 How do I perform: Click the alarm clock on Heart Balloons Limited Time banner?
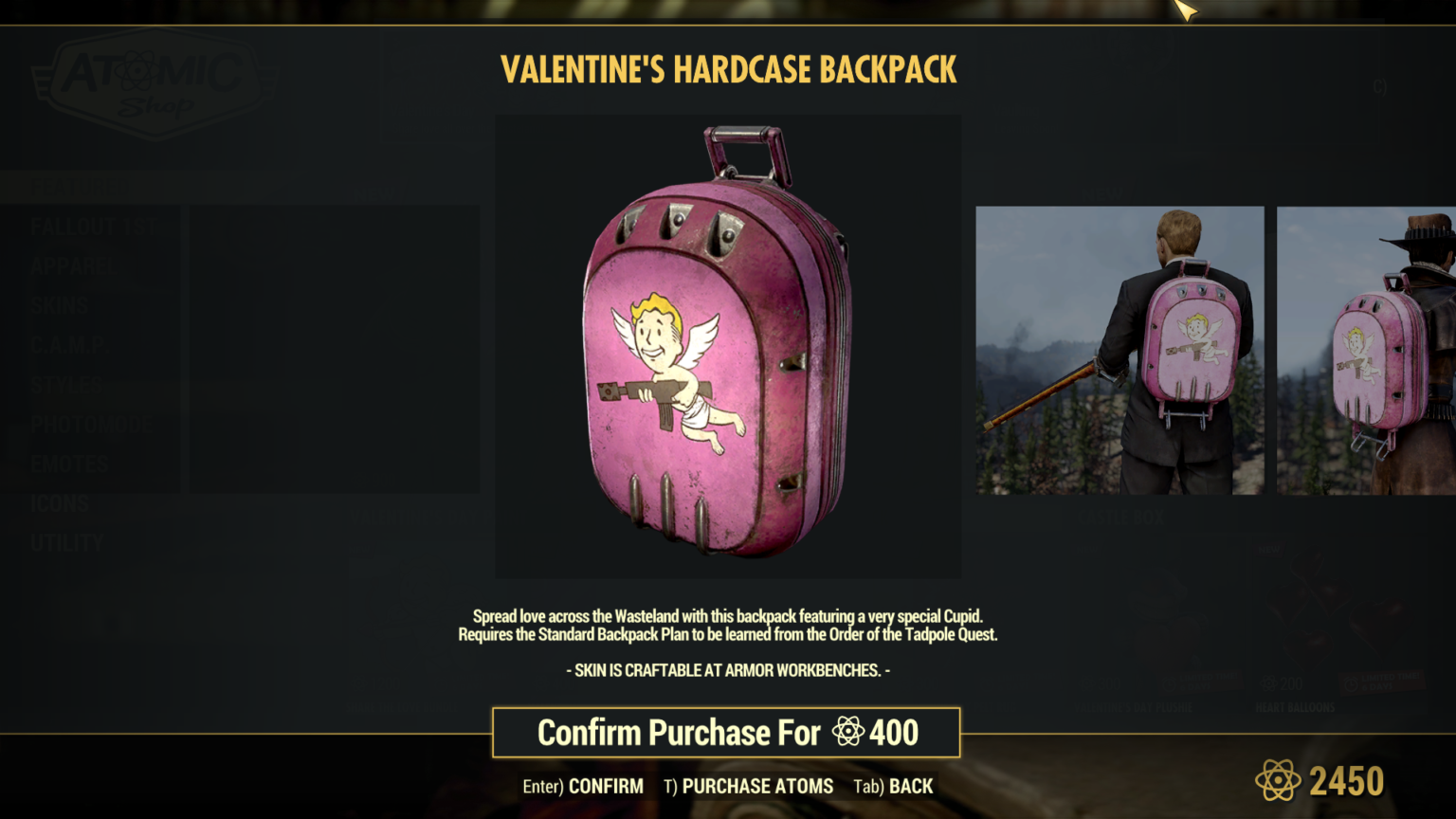click(1351, 683)
